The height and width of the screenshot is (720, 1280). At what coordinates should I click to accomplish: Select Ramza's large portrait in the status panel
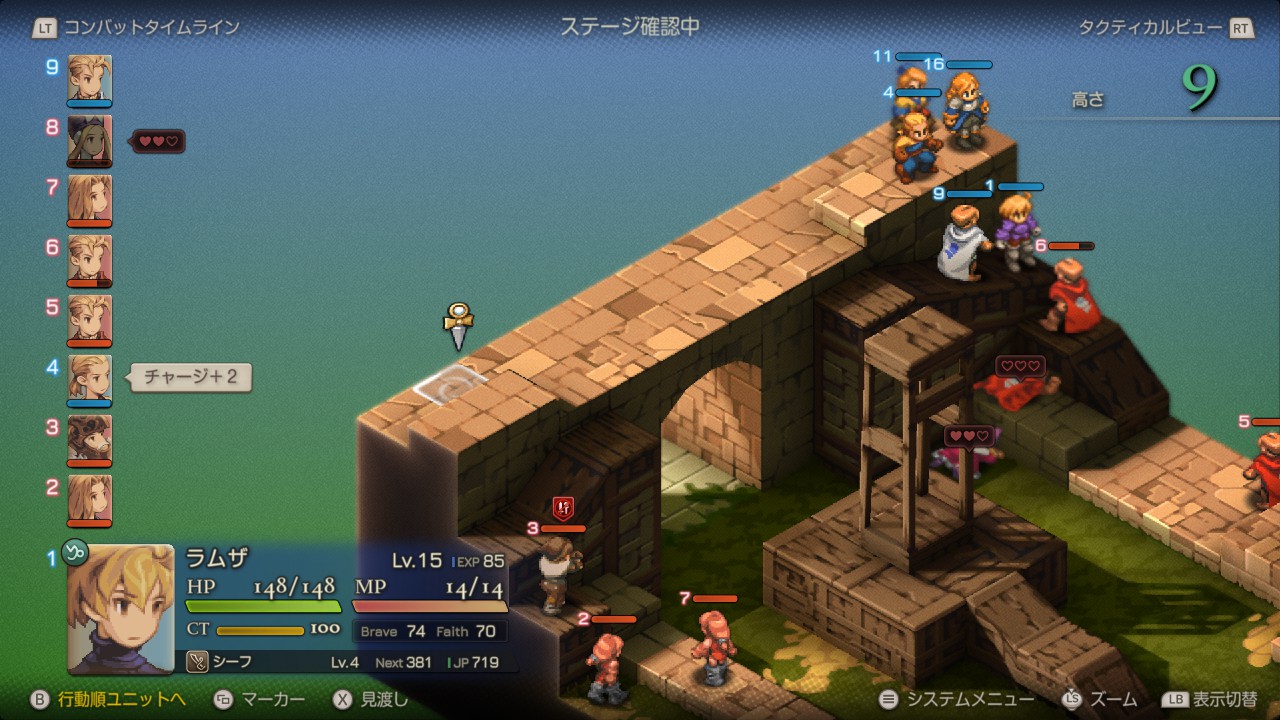point(121,609)
